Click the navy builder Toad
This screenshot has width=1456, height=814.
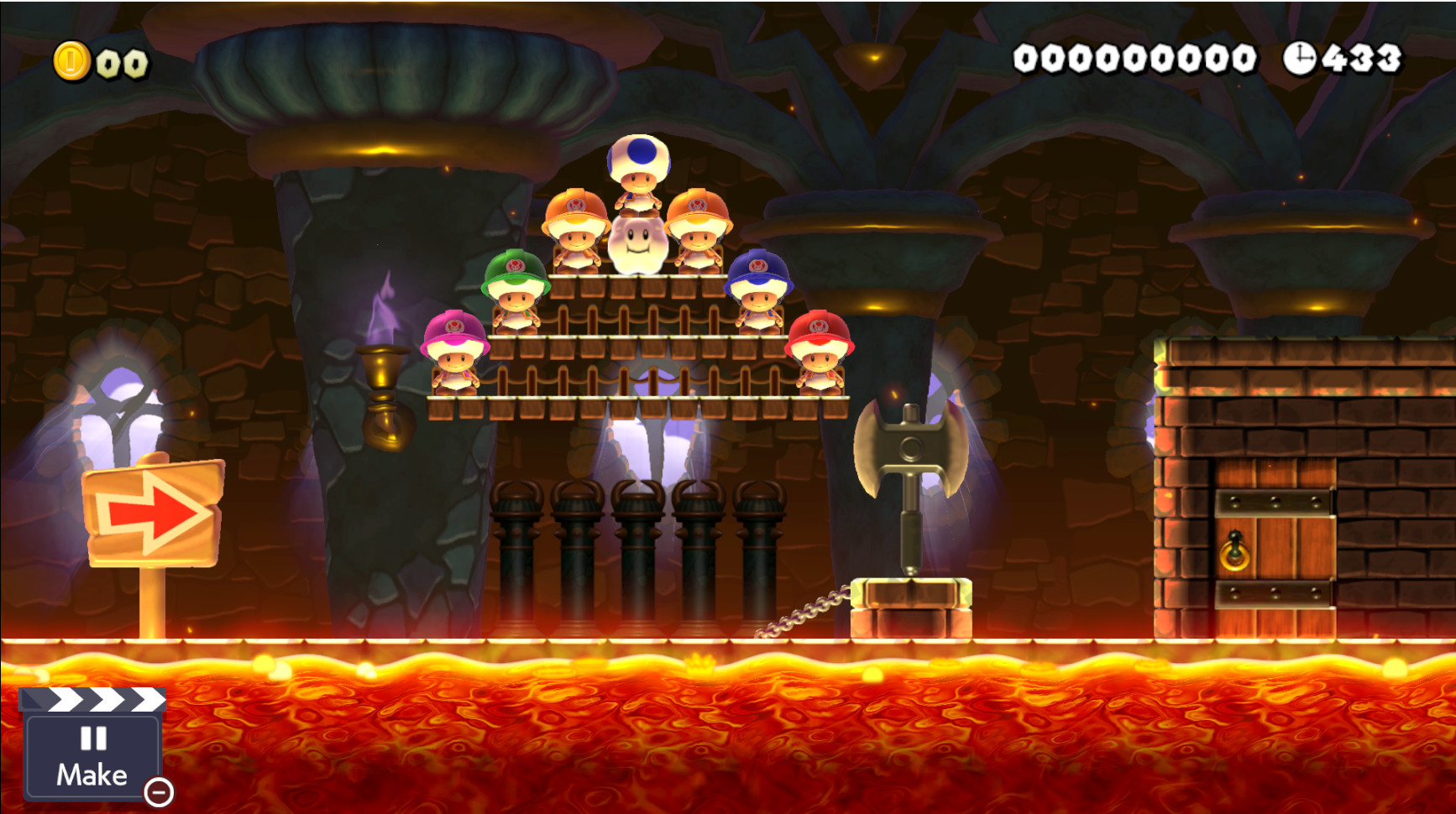[x=758, y=290]
